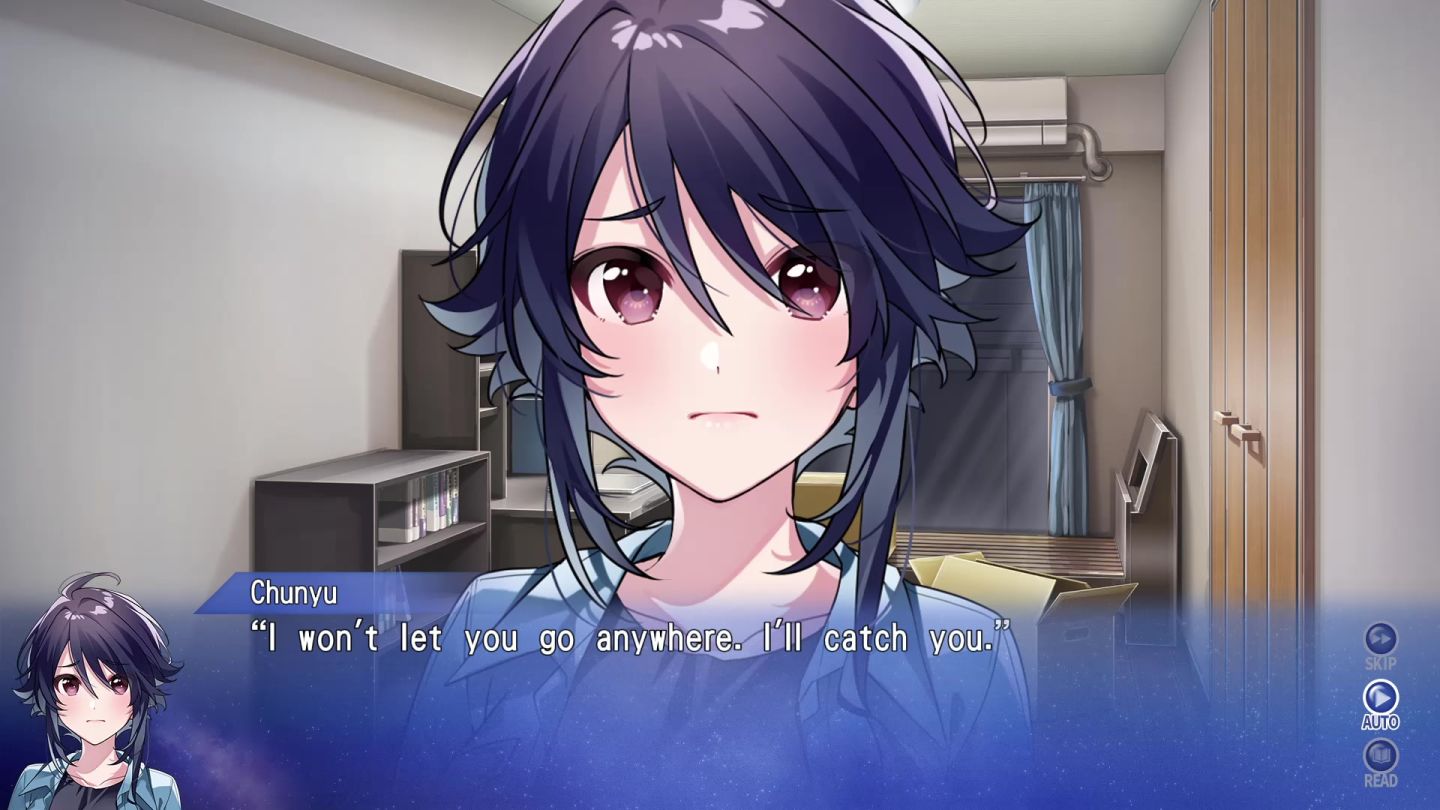Click the topmost icon in the side menu

click(x=1380, y=638)
